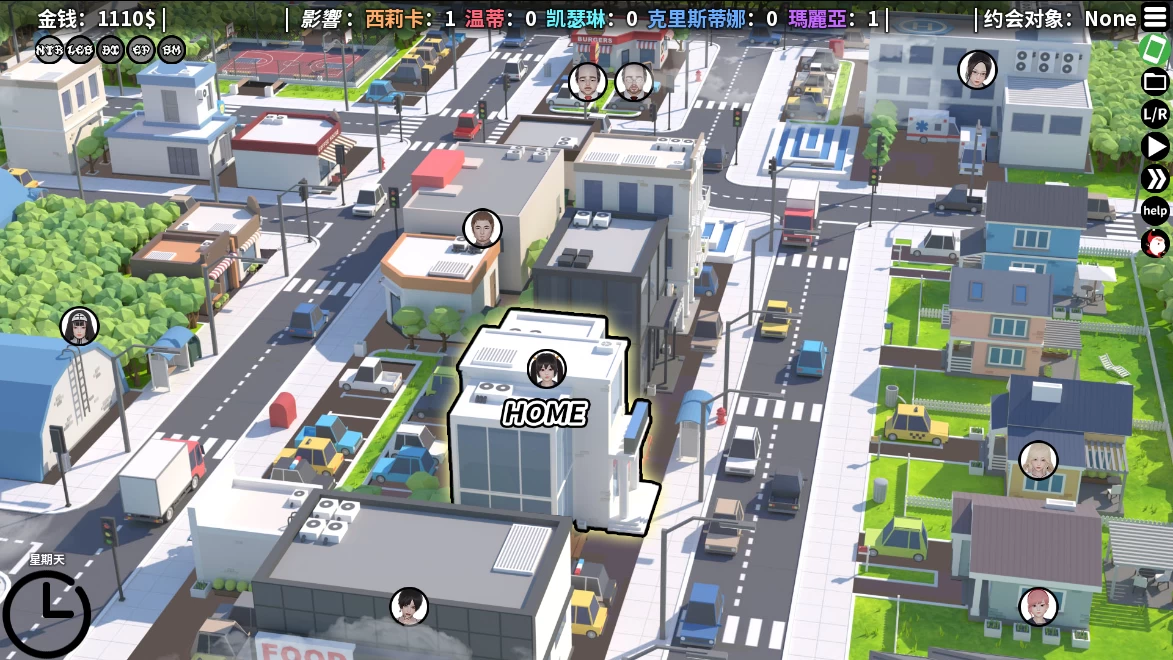Open the help button
Image resolution: width=1173 pixels, height=660 pixels.
tap(1155, 210)
